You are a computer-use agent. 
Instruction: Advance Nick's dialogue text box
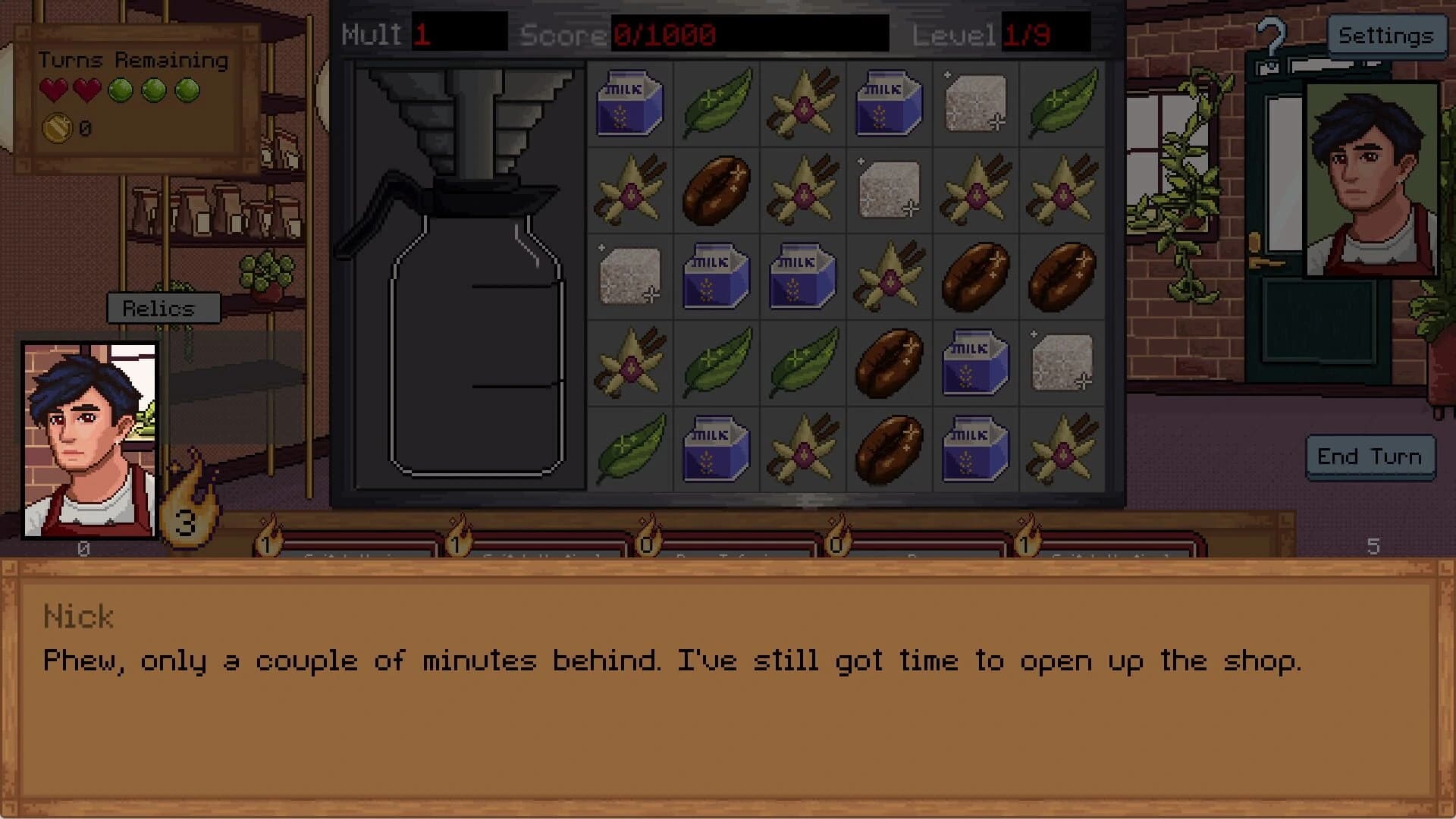coord(728,682)
